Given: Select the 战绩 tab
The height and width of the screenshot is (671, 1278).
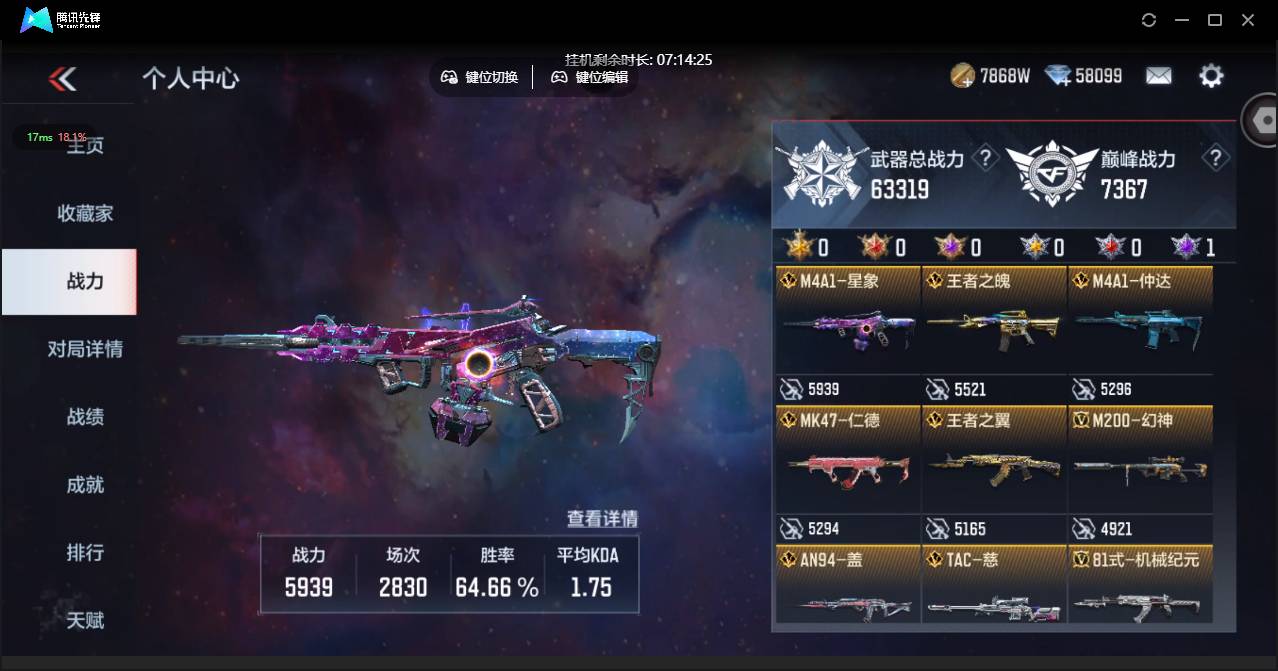Looking at the screenshot, I should pos(85,417).
